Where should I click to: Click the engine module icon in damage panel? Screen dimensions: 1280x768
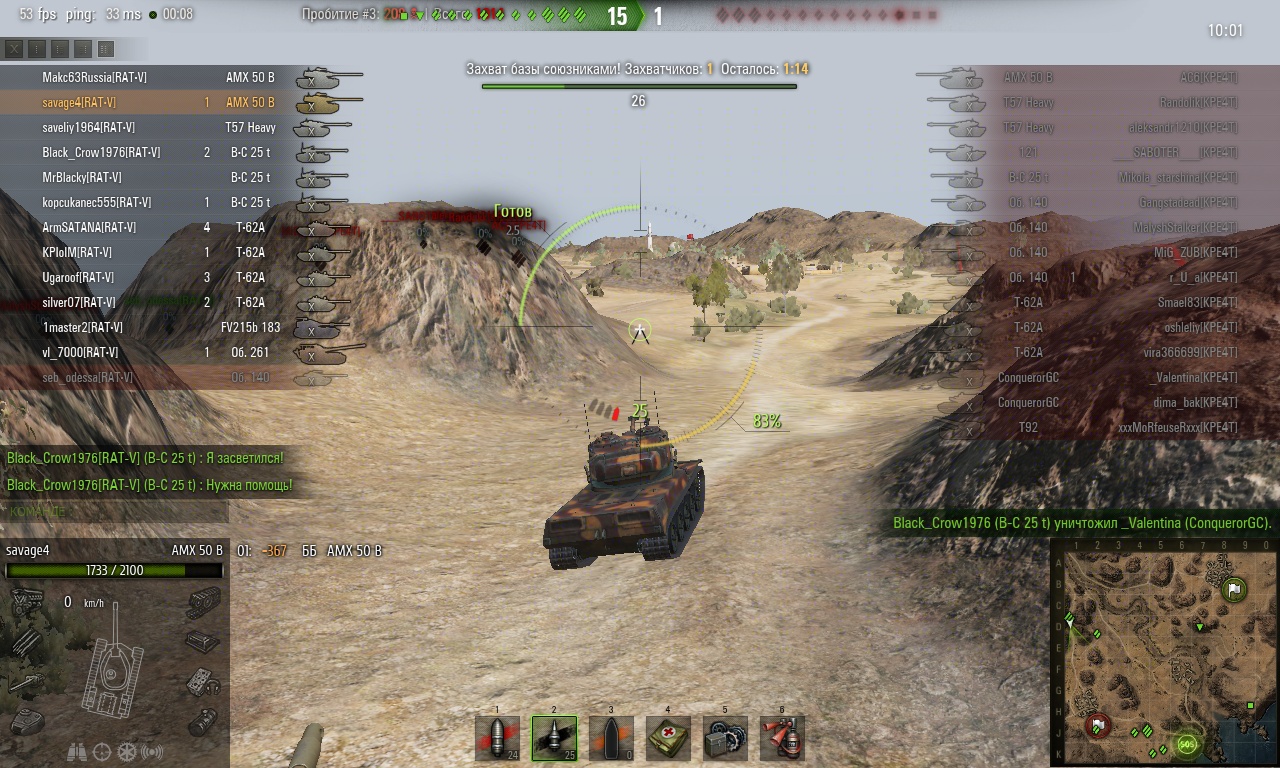coord(24,602)
